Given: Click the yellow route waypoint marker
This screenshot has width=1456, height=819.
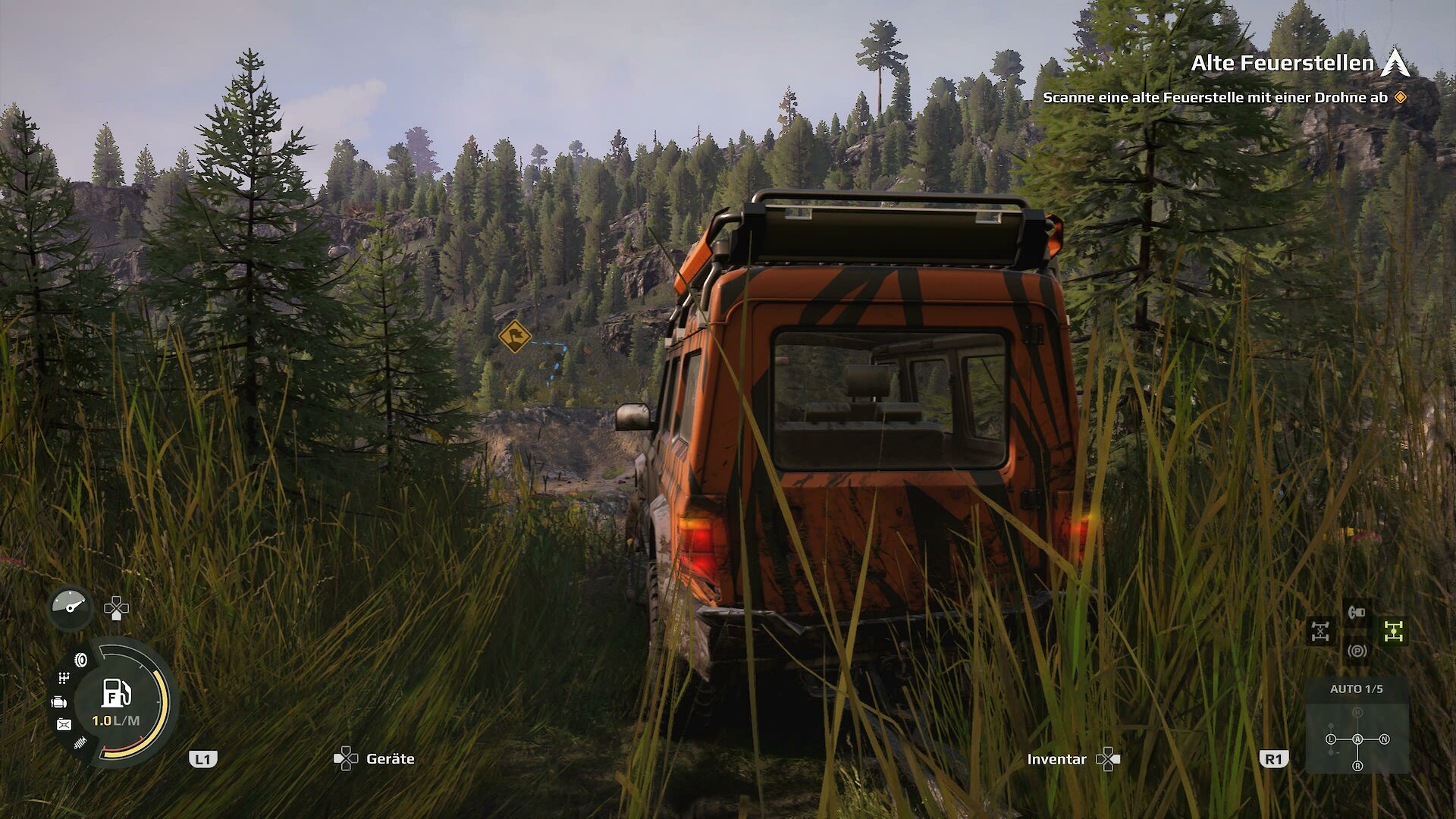Looking at the screenshot, I should click(x=514, y=335).
